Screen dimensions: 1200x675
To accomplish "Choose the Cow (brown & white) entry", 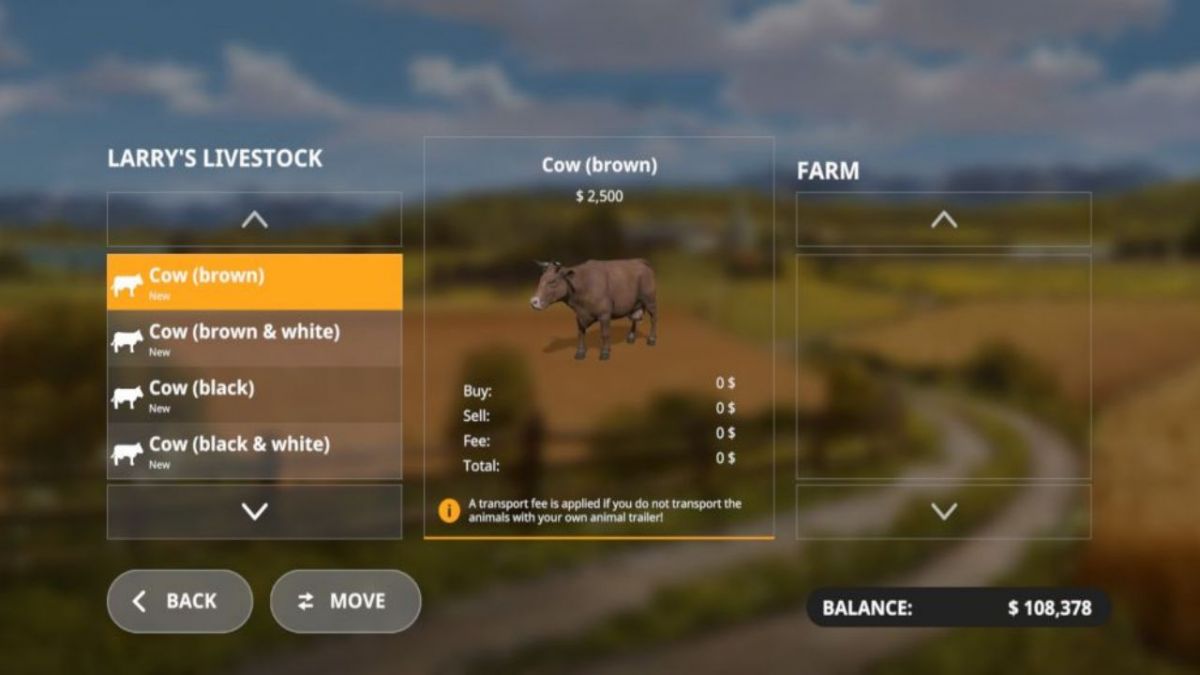I will point(254,338).
